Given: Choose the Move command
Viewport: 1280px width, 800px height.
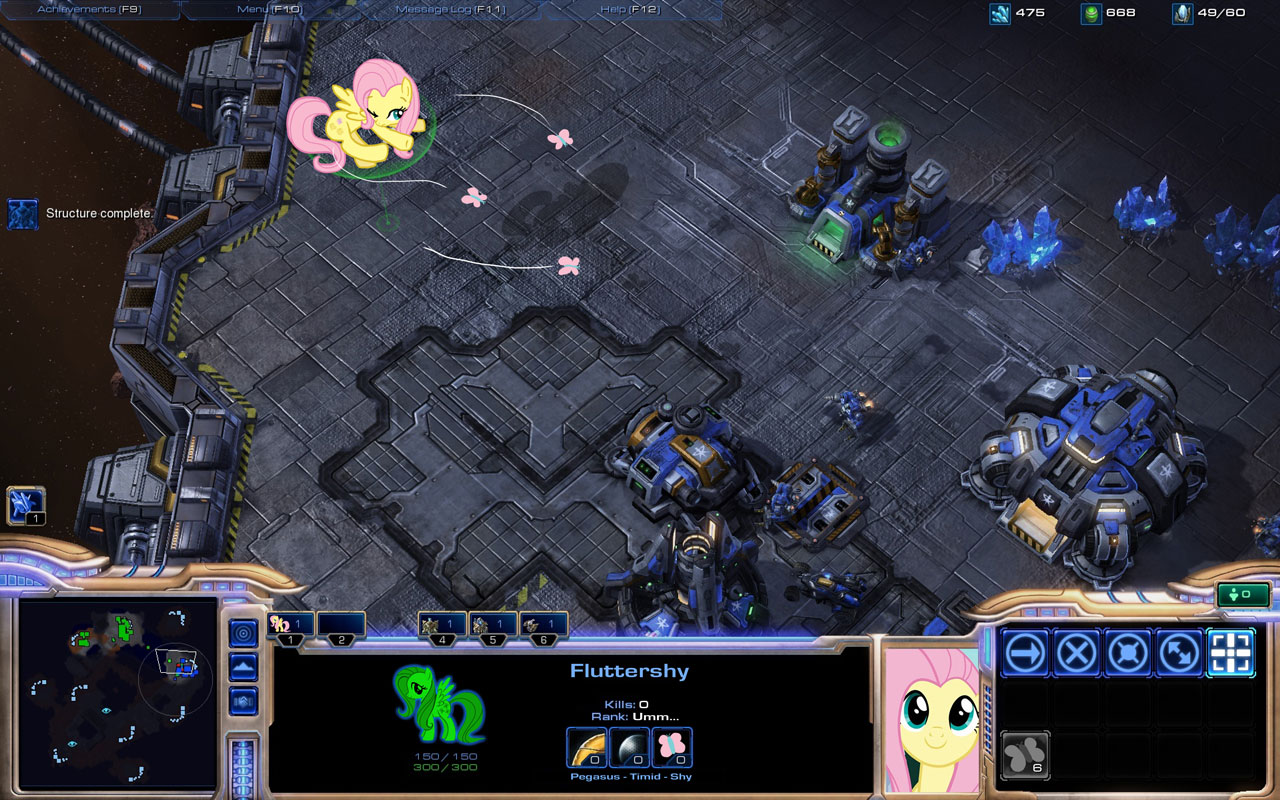Looking at the screenshot, I should click(x=1025, y=653).
